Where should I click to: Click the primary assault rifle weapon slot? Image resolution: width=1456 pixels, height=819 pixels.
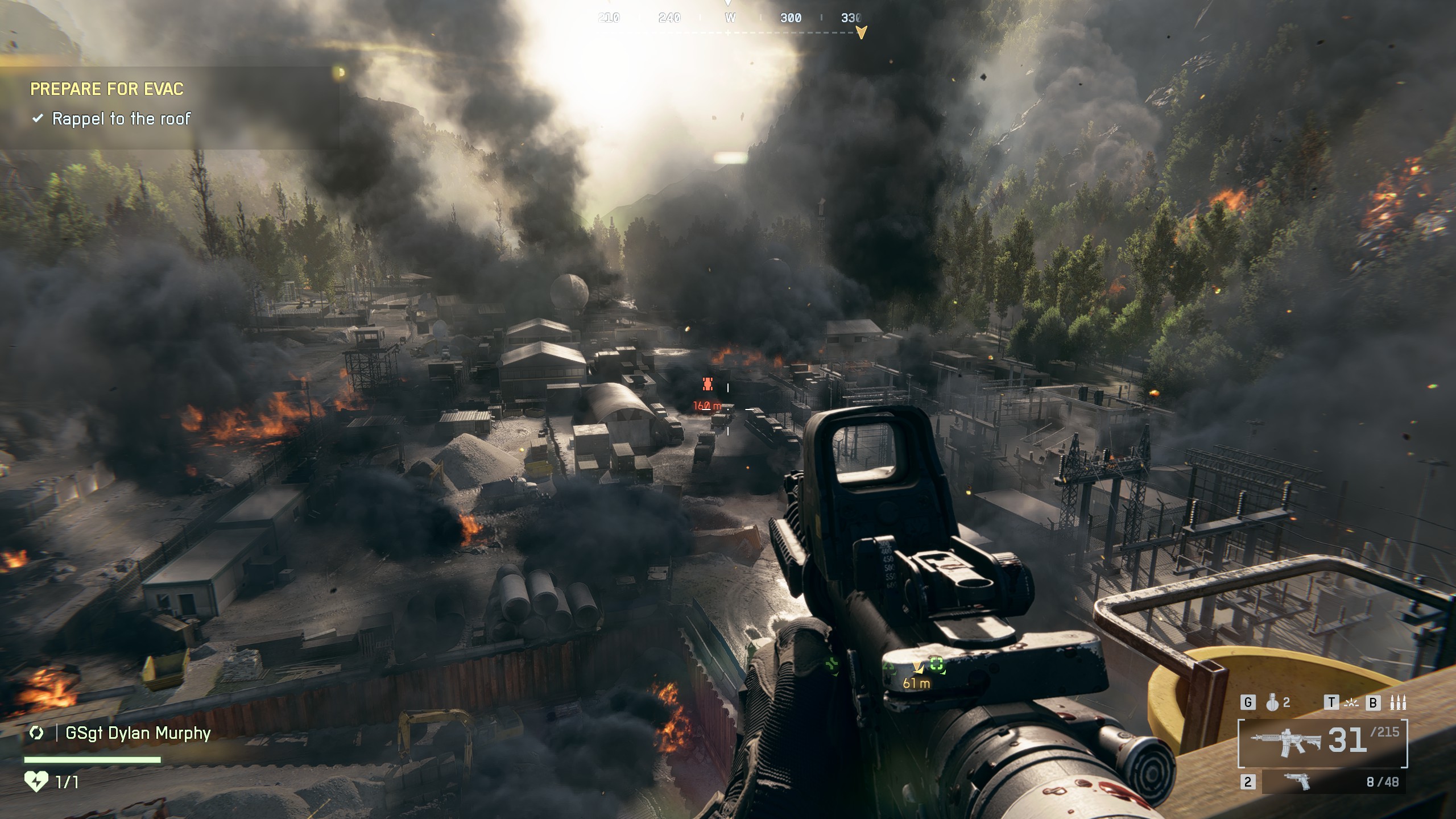(1322, 743)
